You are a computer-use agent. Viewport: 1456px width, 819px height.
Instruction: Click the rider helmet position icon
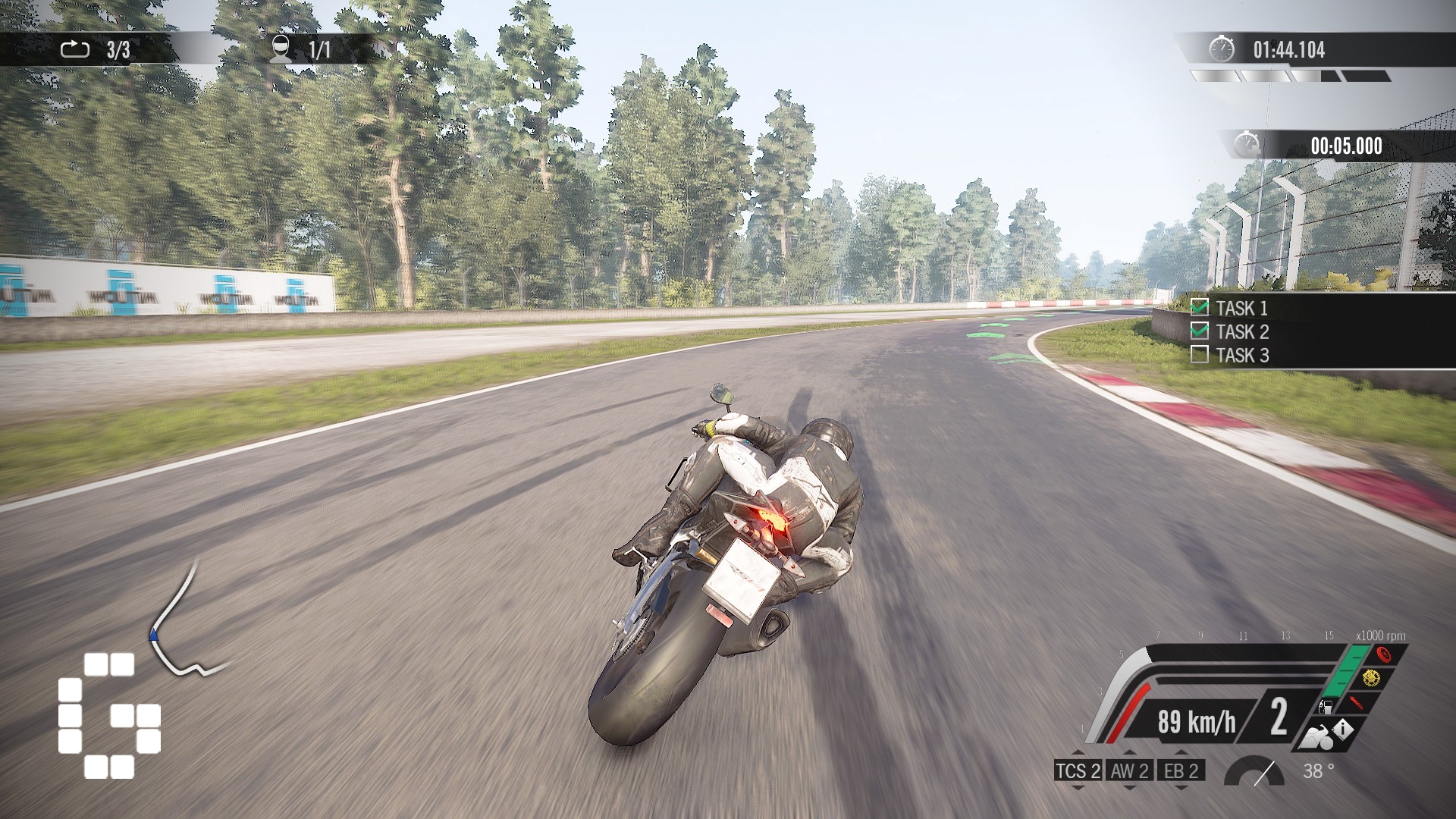(281, 49)
